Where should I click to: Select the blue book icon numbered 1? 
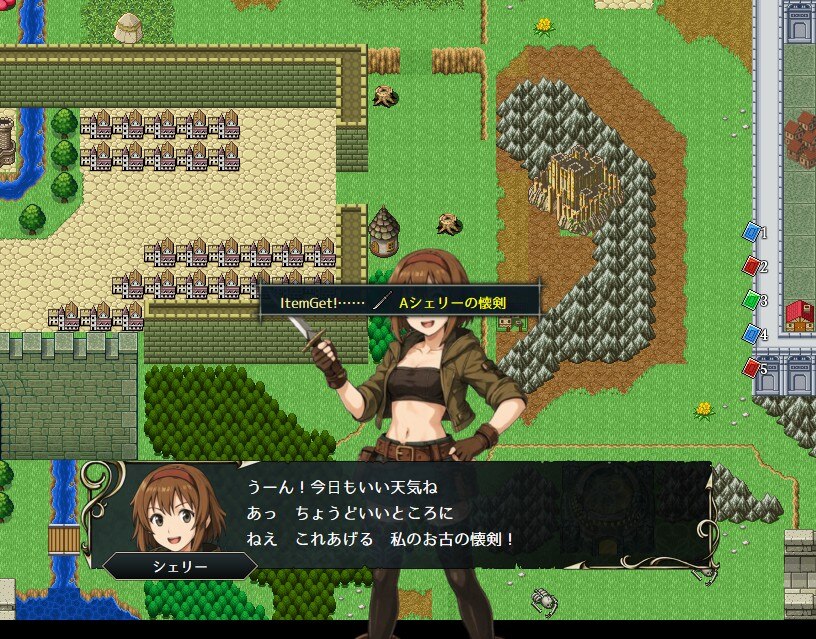[x=751, y=232]
